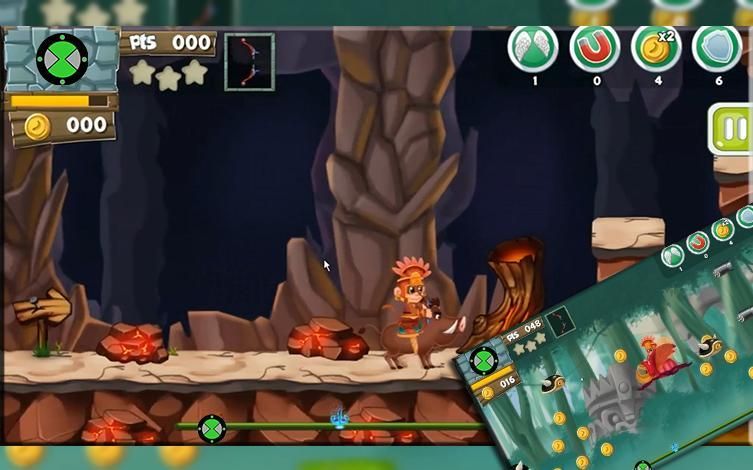Image resolution: width=753 pixels, height=470 pixels.
Task: Pause the game with the green button
Action: point(733,130)
